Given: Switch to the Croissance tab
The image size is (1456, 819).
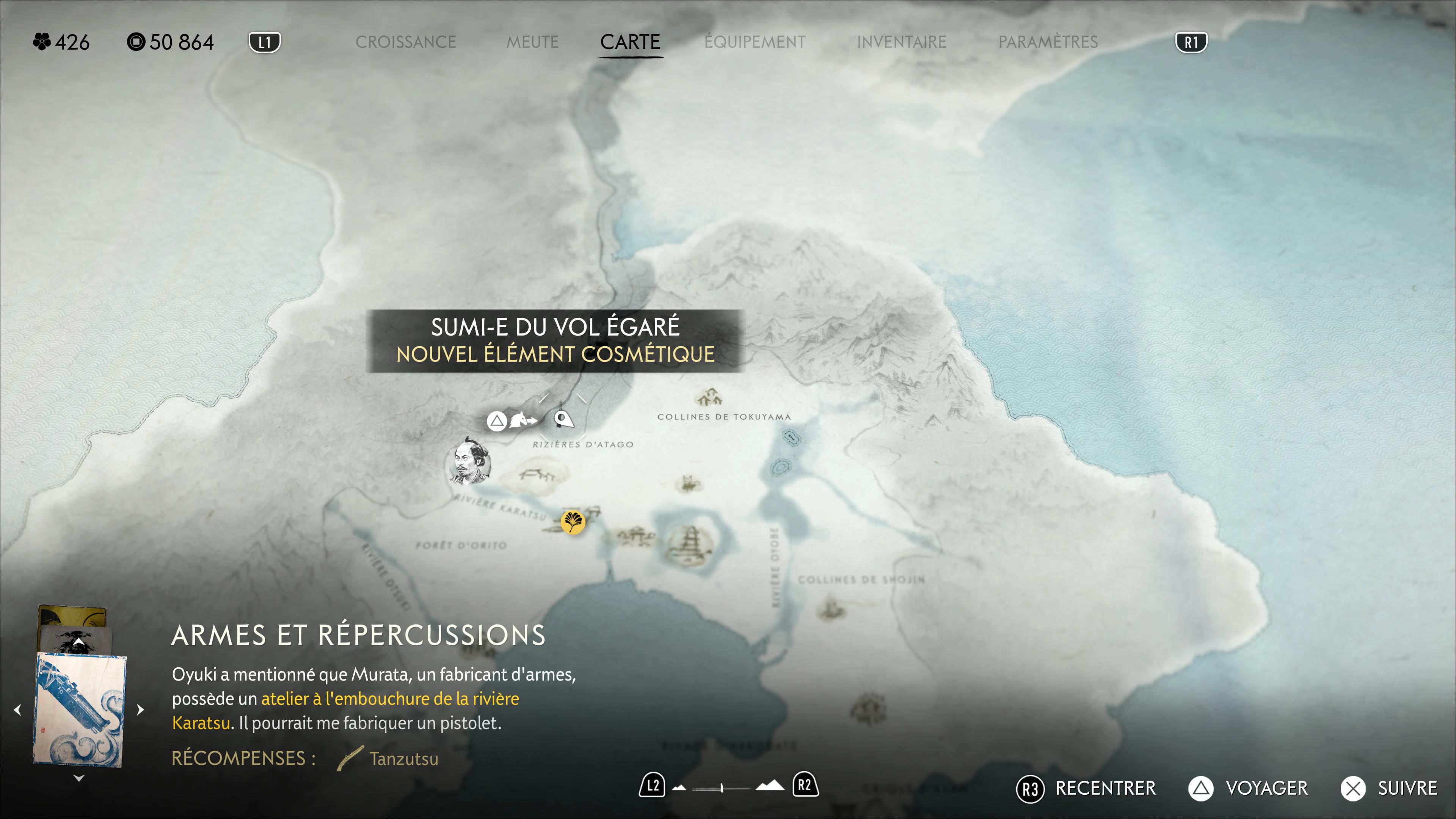Looking at the screenshot, I should [405, 42].
